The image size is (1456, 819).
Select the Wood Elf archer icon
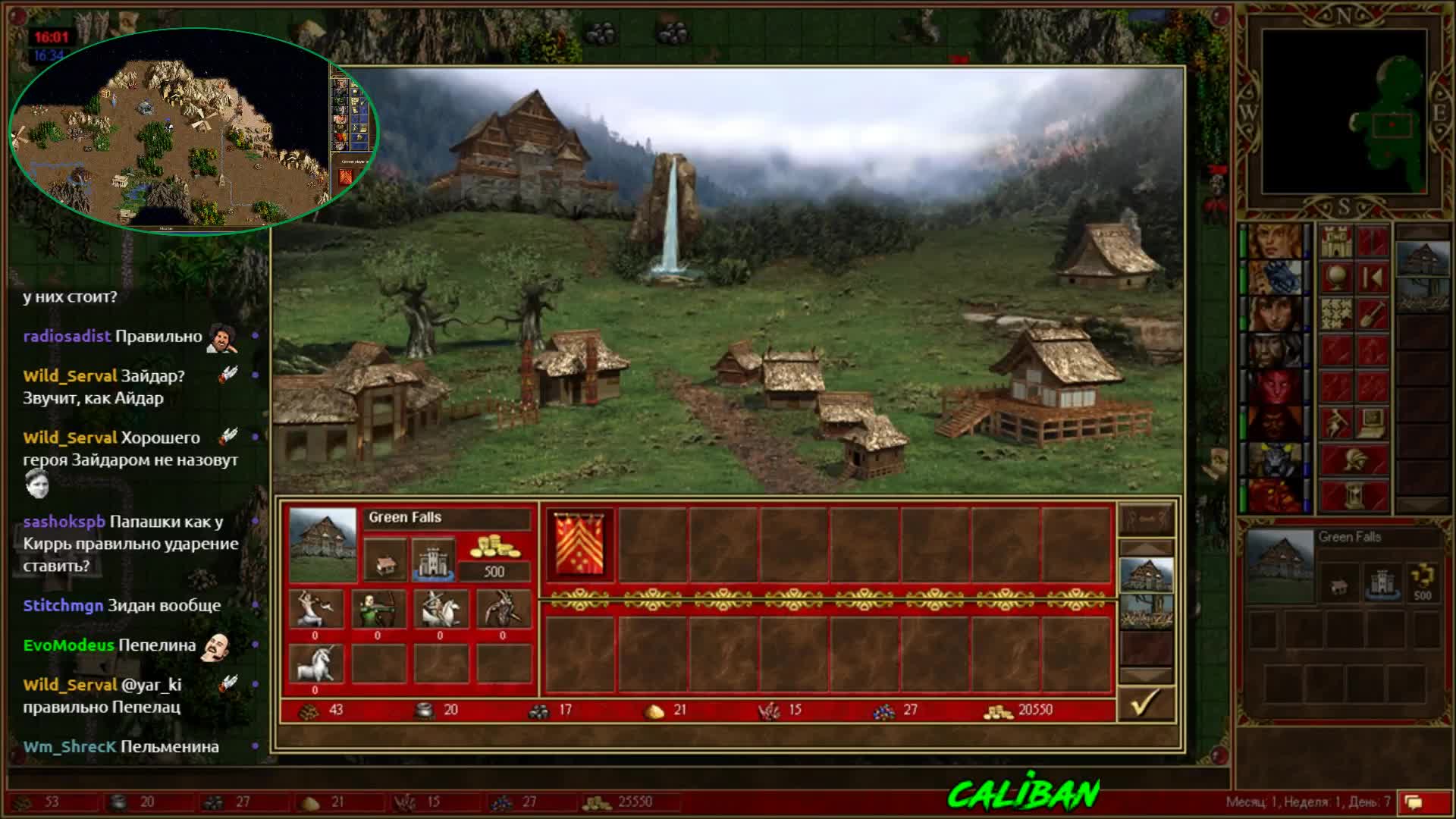378,610
